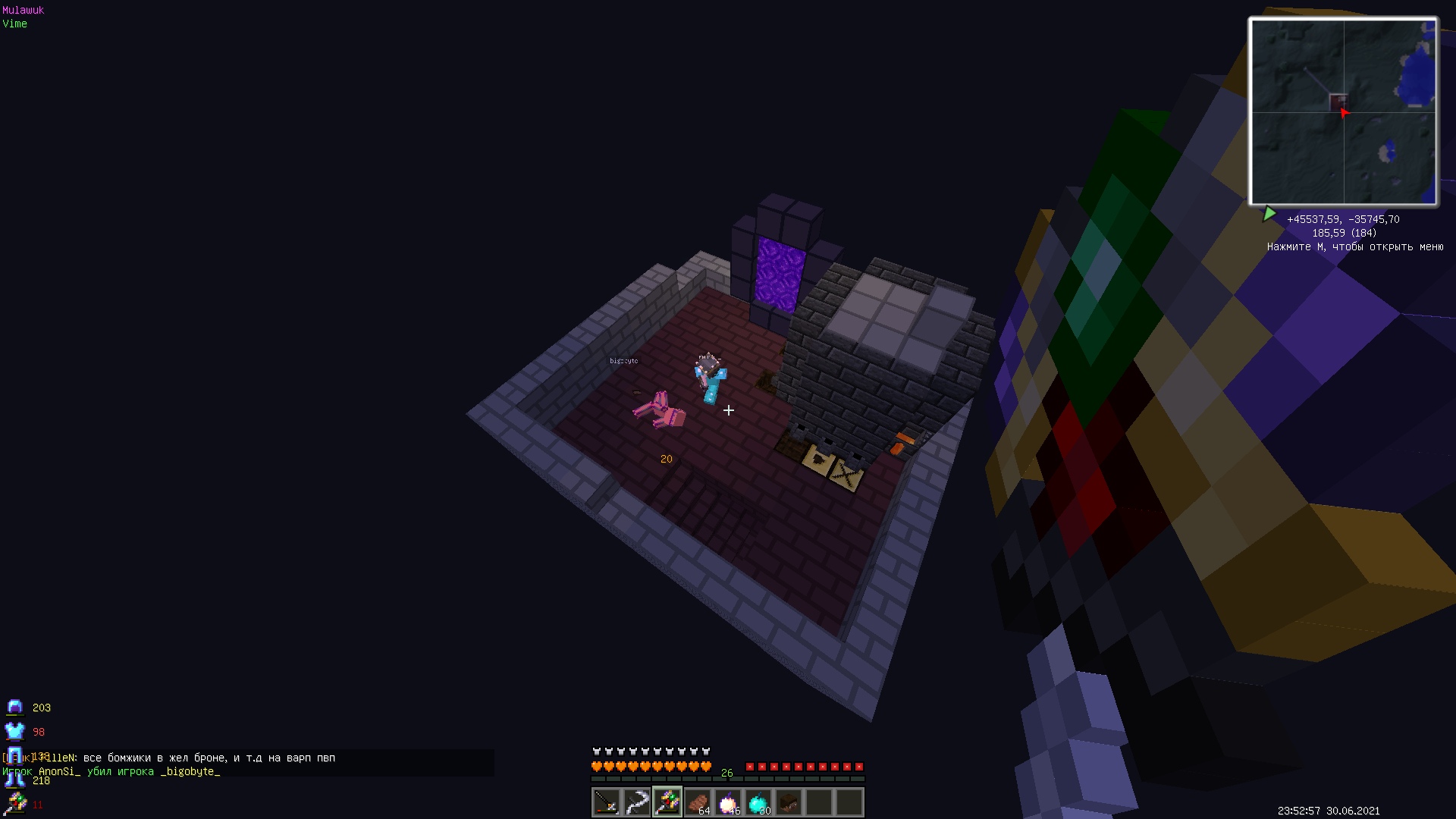Pick the golden apple stack of 46
1456x819 pixels.
point(728,802)
